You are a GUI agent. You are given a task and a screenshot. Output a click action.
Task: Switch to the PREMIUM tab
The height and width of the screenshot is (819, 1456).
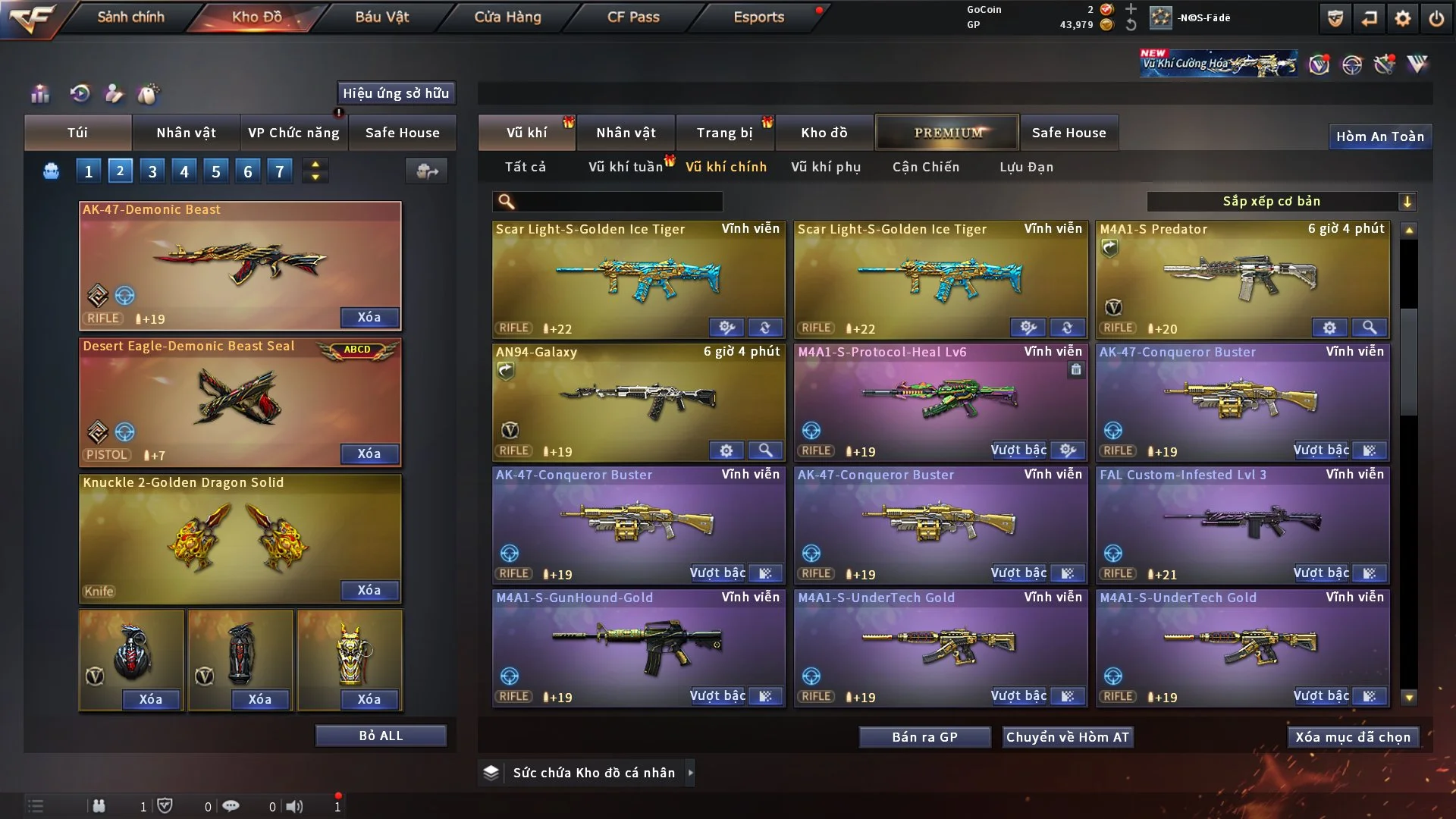(947, 133)
